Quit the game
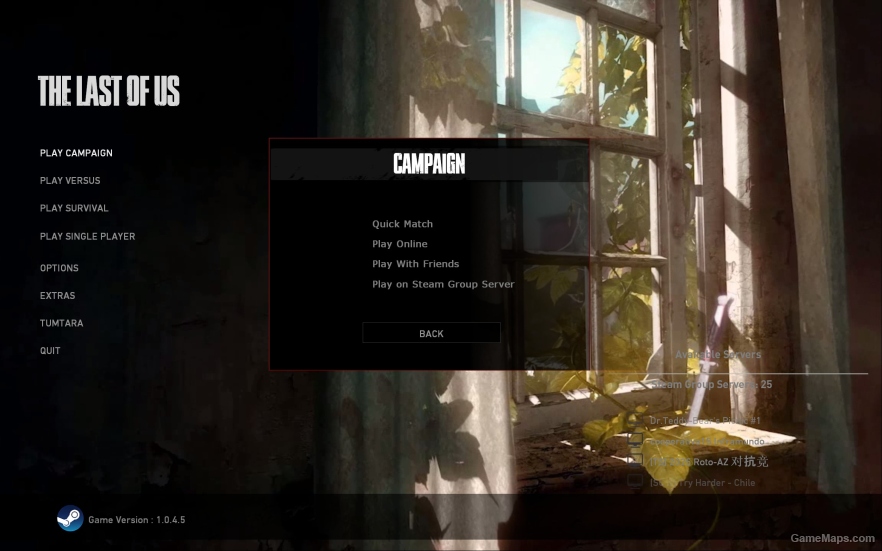This screenshot has width=882, height=551. (50, 351)
